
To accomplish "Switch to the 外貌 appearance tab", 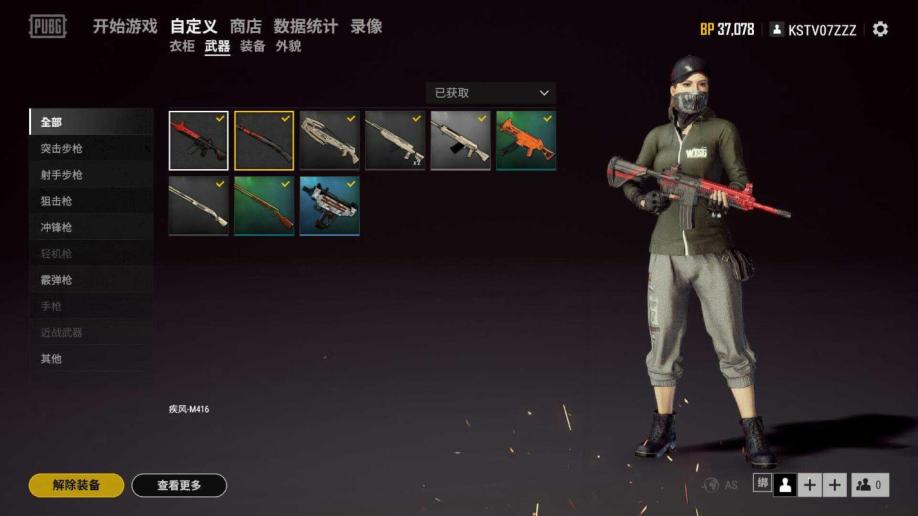I will 288,46.
